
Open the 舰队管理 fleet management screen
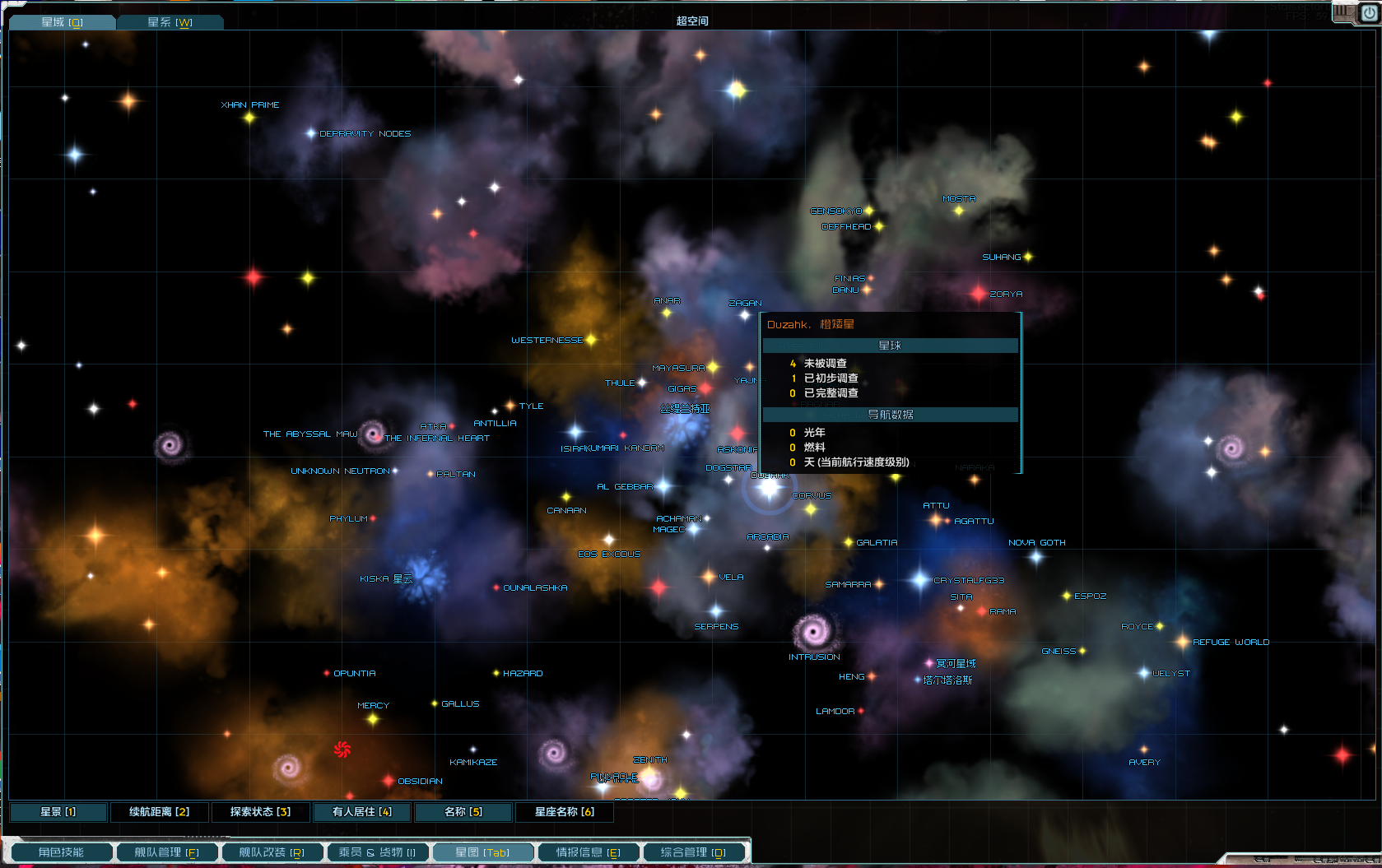[x=166, y=852]
